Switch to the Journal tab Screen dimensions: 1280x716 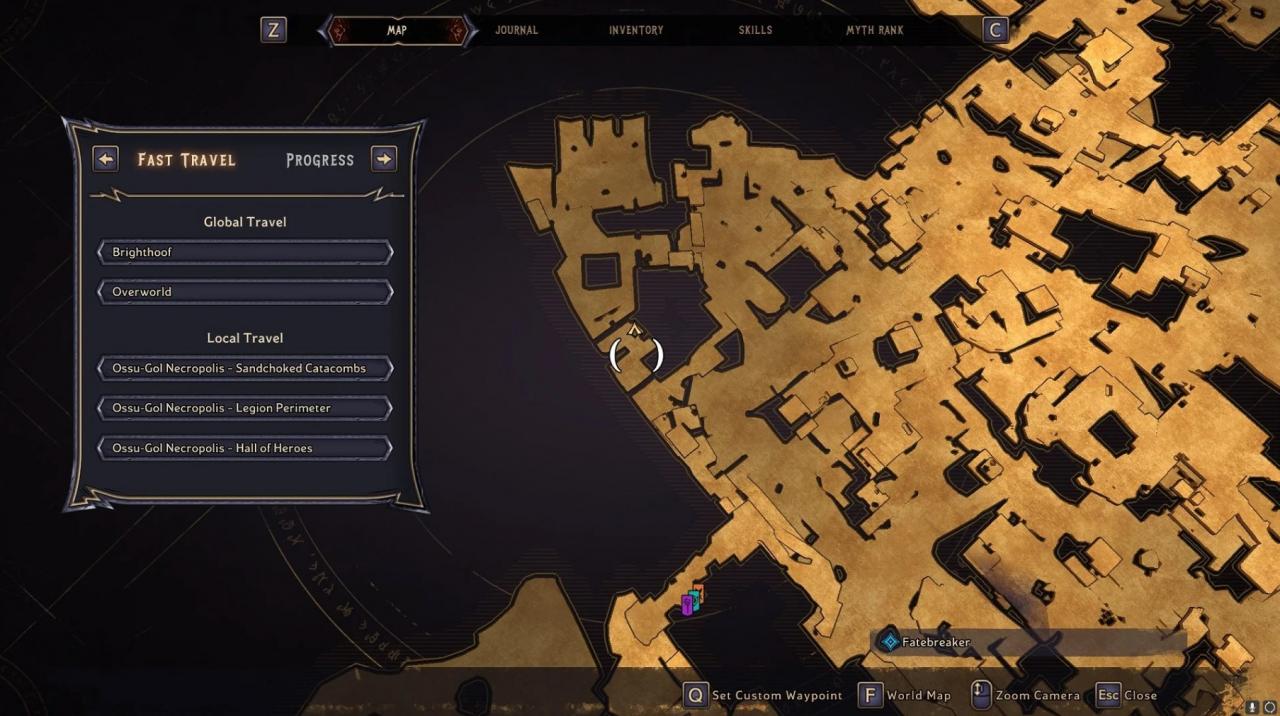(516, 30)
